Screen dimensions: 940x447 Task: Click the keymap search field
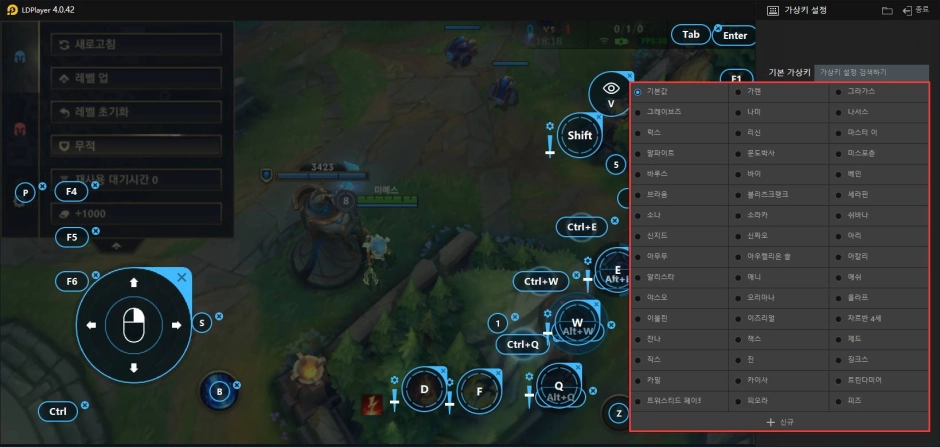click(x=871, y=73)
